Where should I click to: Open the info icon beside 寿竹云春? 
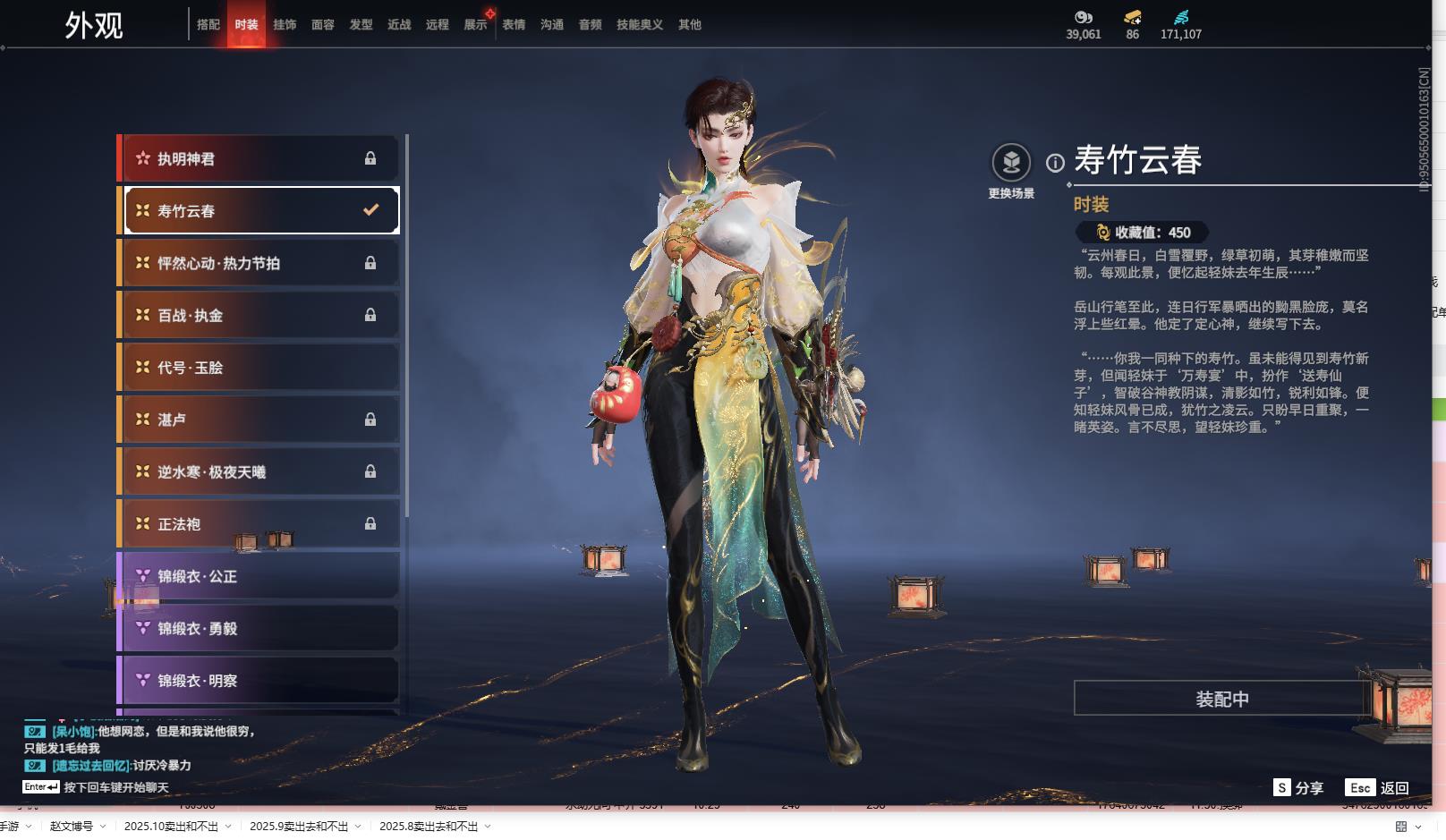[1056, 163]
